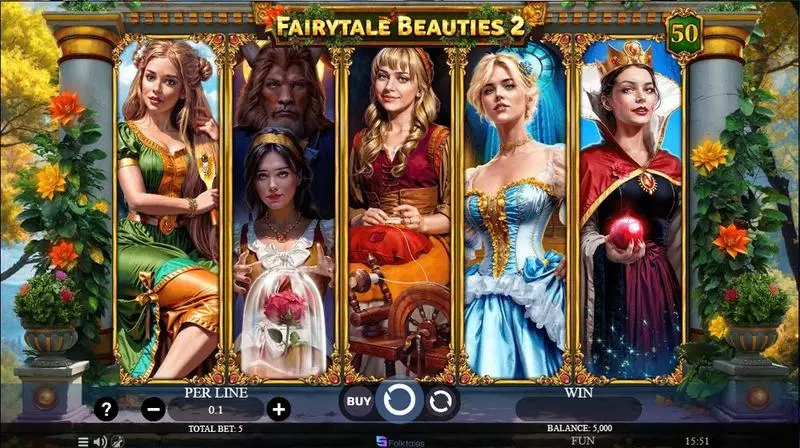Open the help question mark button
Viewport: 800px width, 448px height.
(x=106, y=408)
